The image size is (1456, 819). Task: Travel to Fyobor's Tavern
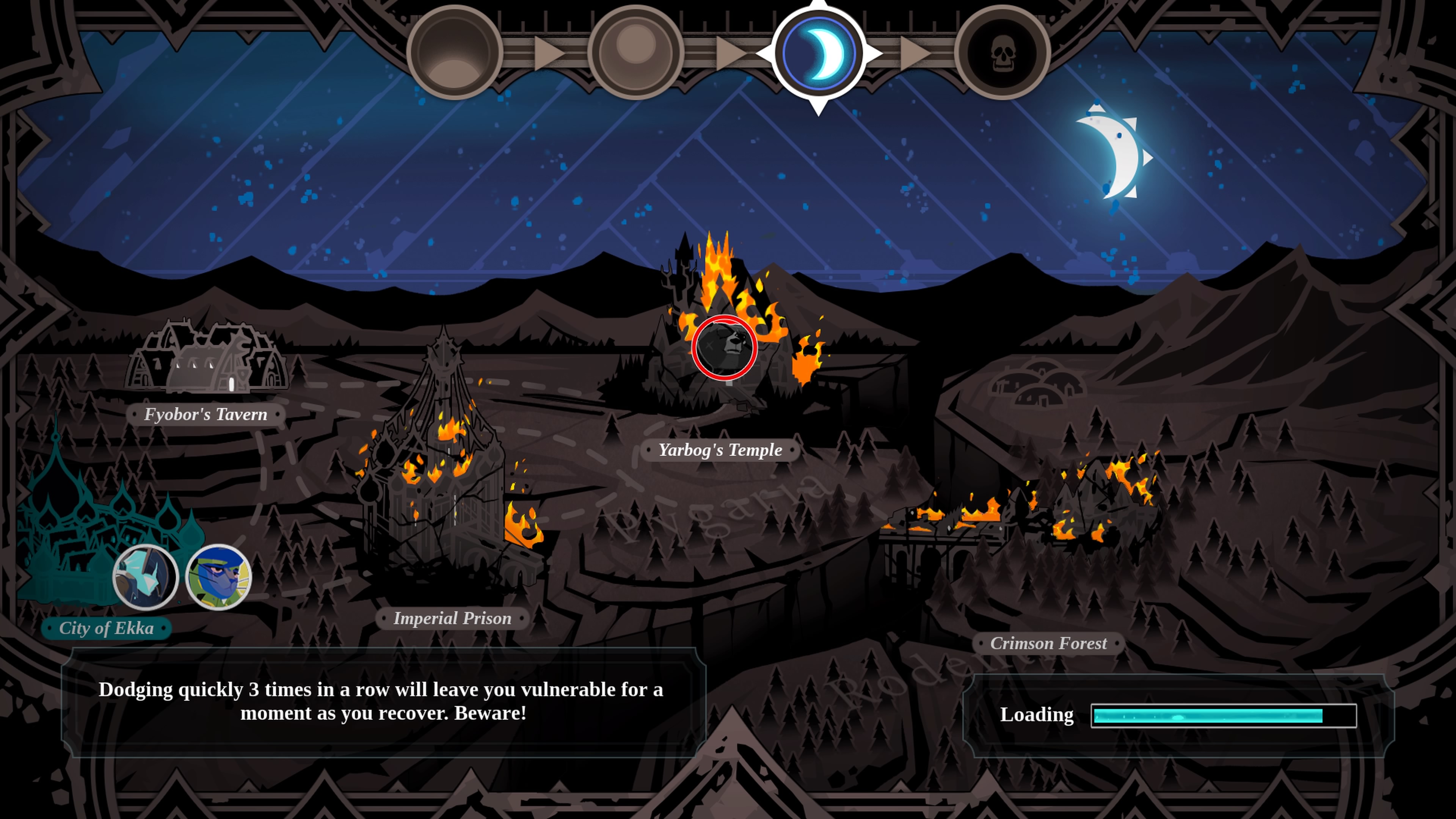[206, 414]
